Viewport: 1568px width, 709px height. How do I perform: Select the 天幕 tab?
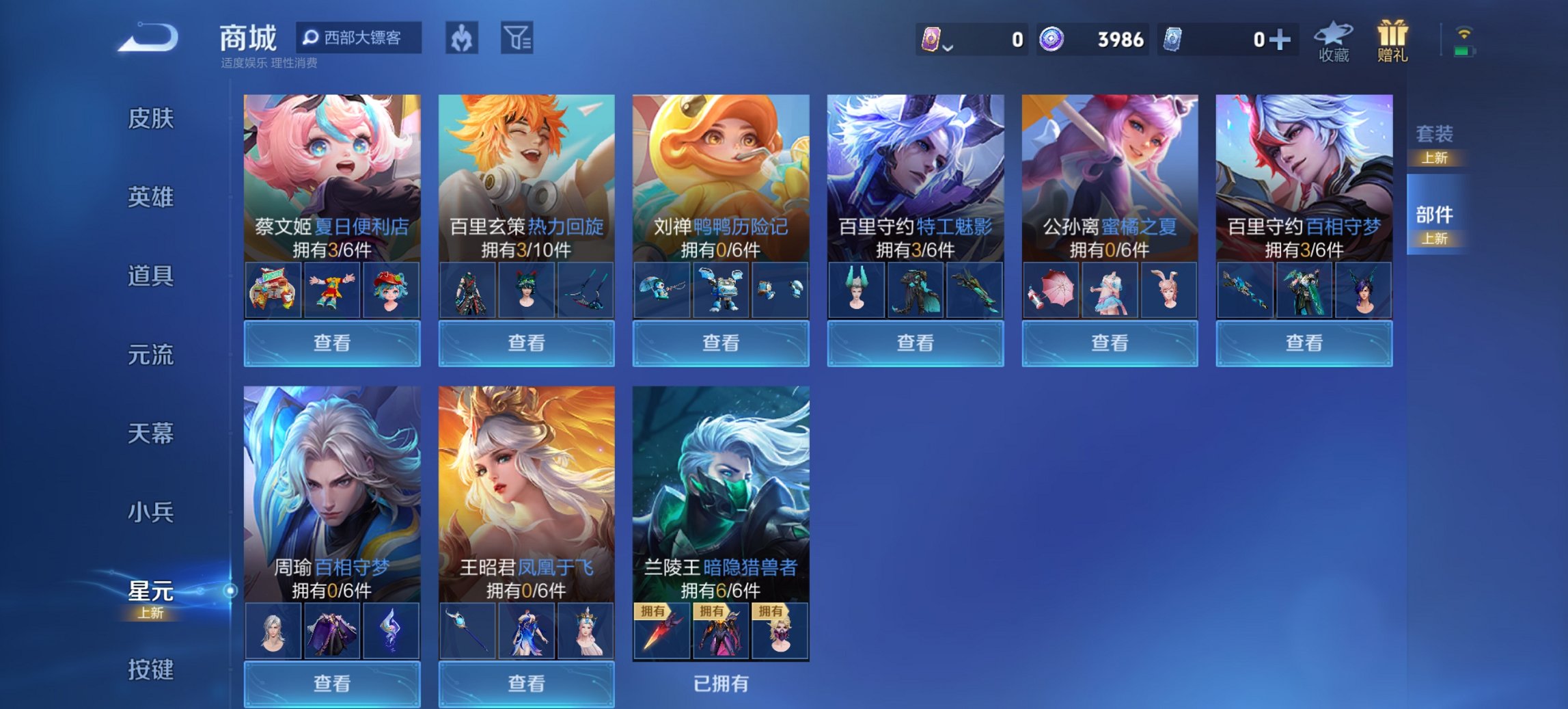152,433
